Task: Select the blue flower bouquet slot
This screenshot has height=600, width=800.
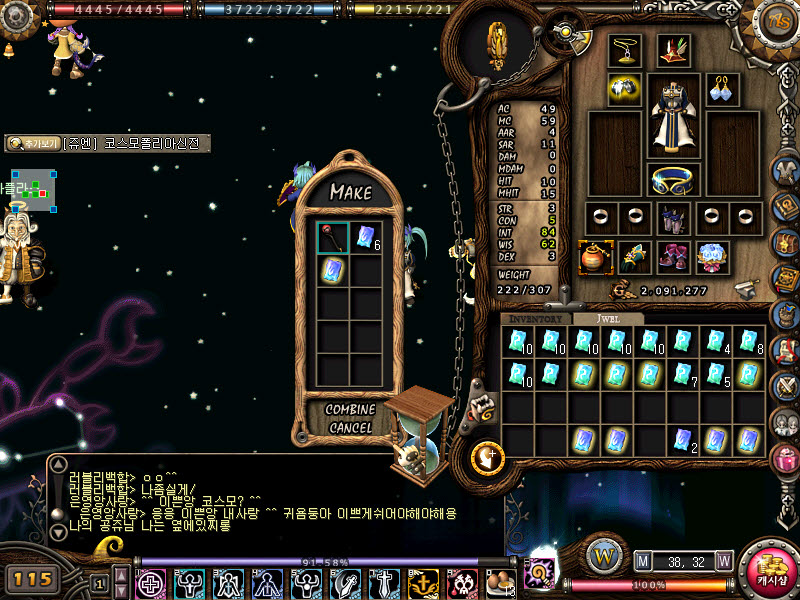Action: [712, 257]
